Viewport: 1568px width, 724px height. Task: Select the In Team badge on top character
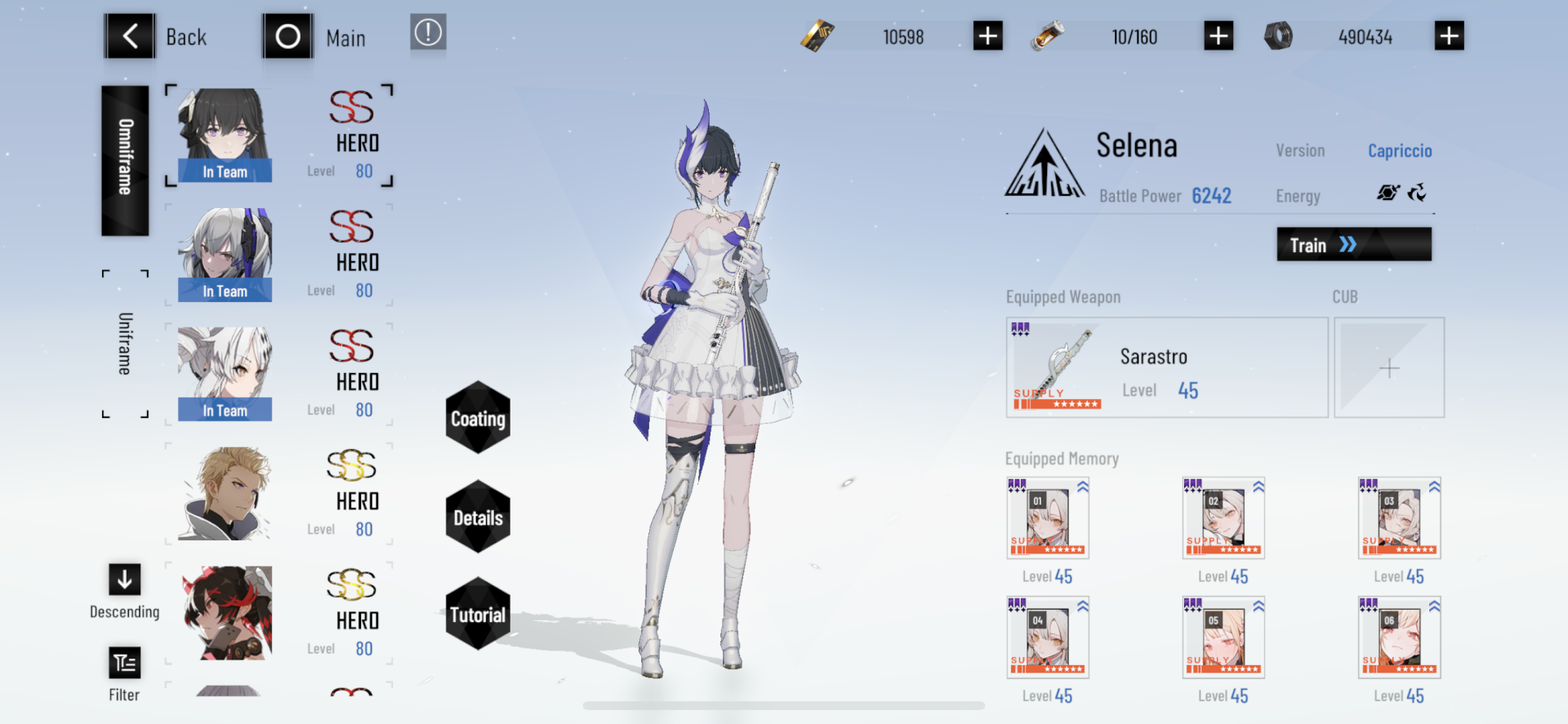tap(223, 171)
